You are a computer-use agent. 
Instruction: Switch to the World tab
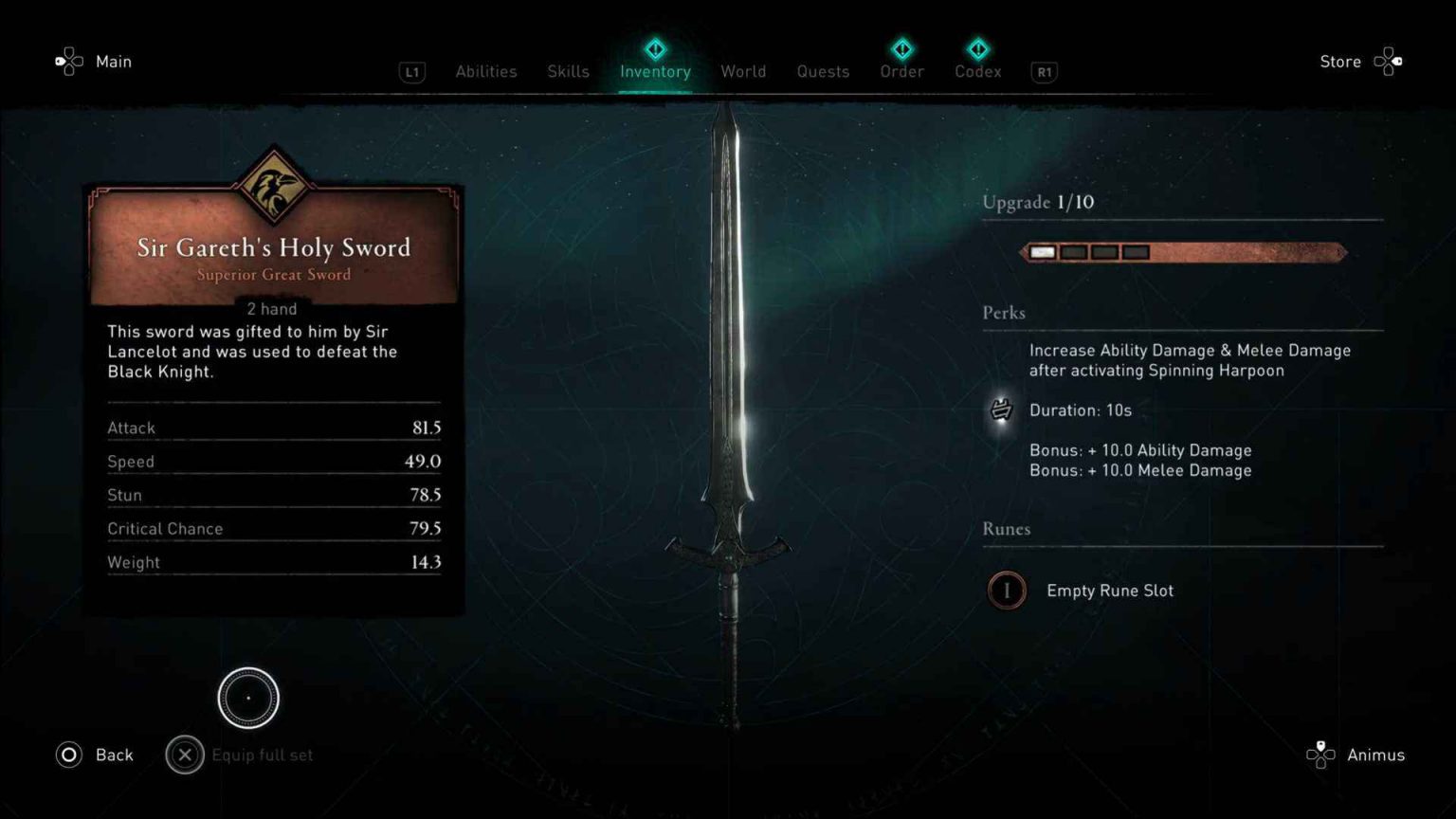tap(743, 71)
